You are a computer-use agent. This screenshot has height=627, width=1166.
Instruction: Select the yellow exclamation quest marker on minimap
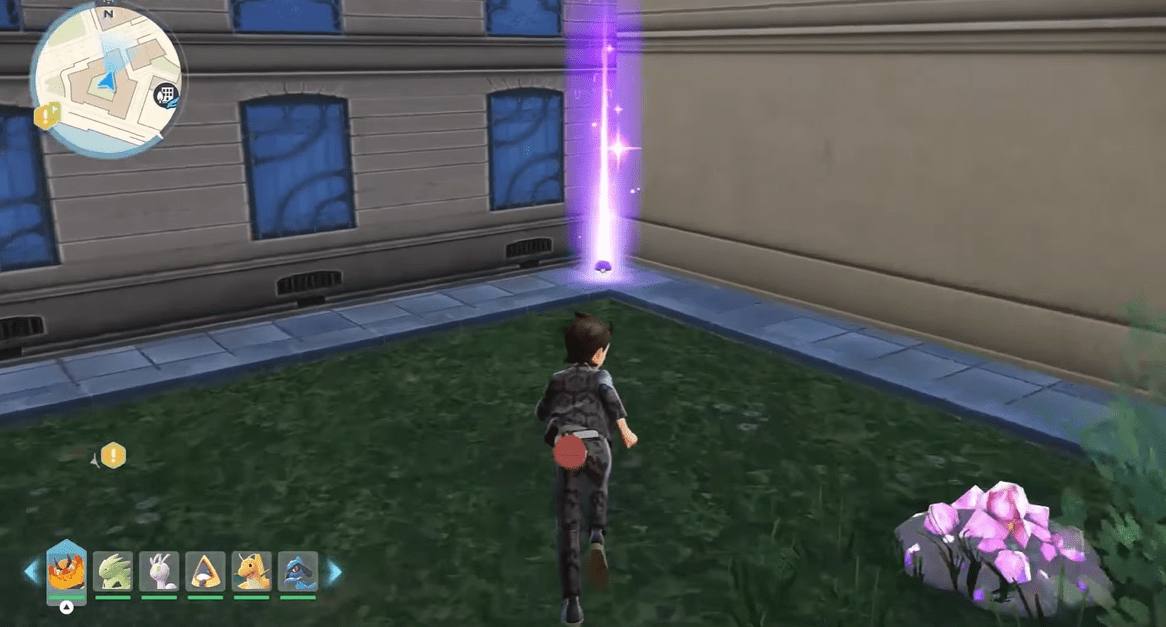pyautogui.click(x=46, y=116)
